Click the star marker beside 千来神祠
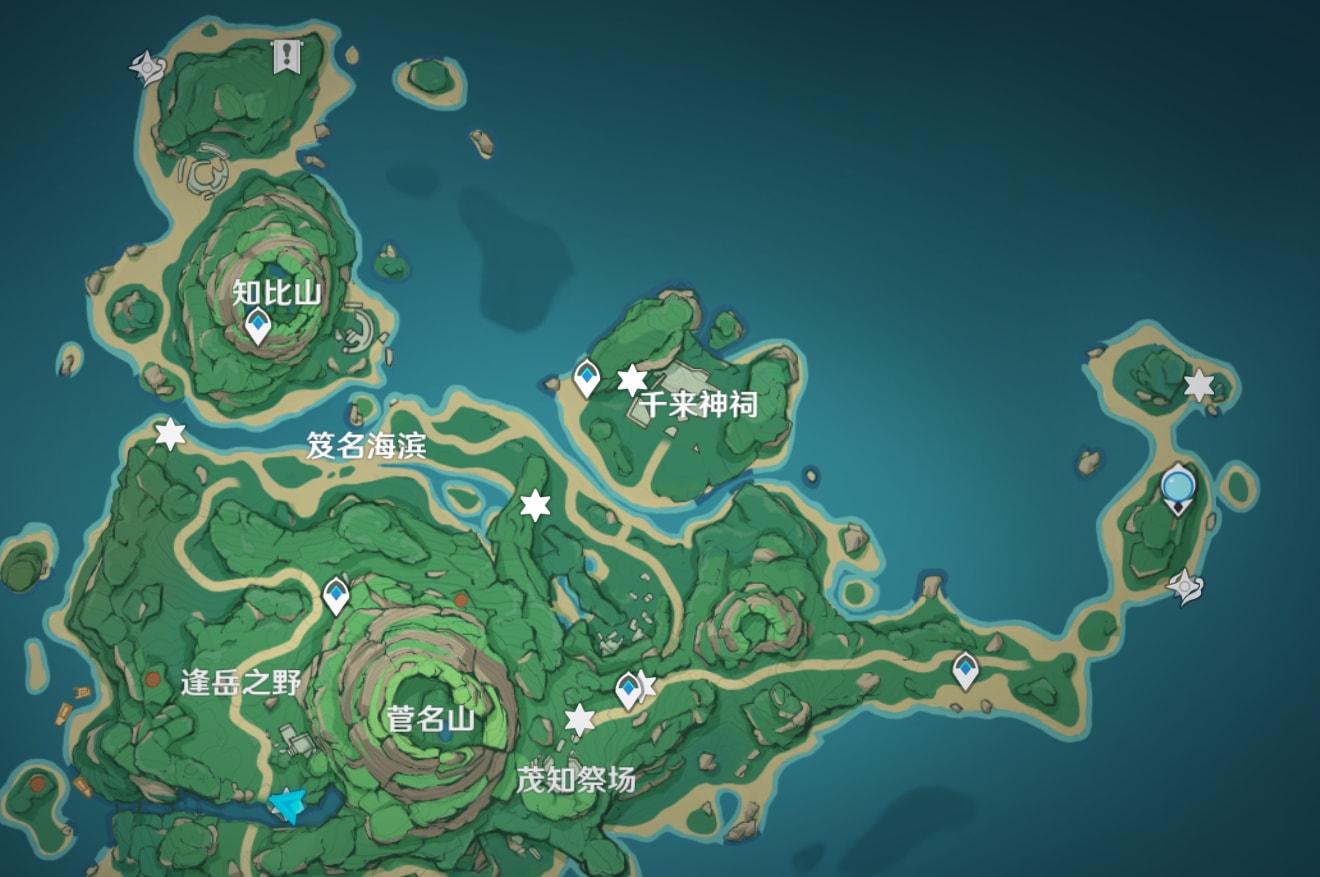The image size is (1320, 877). [x=634, y=379]
